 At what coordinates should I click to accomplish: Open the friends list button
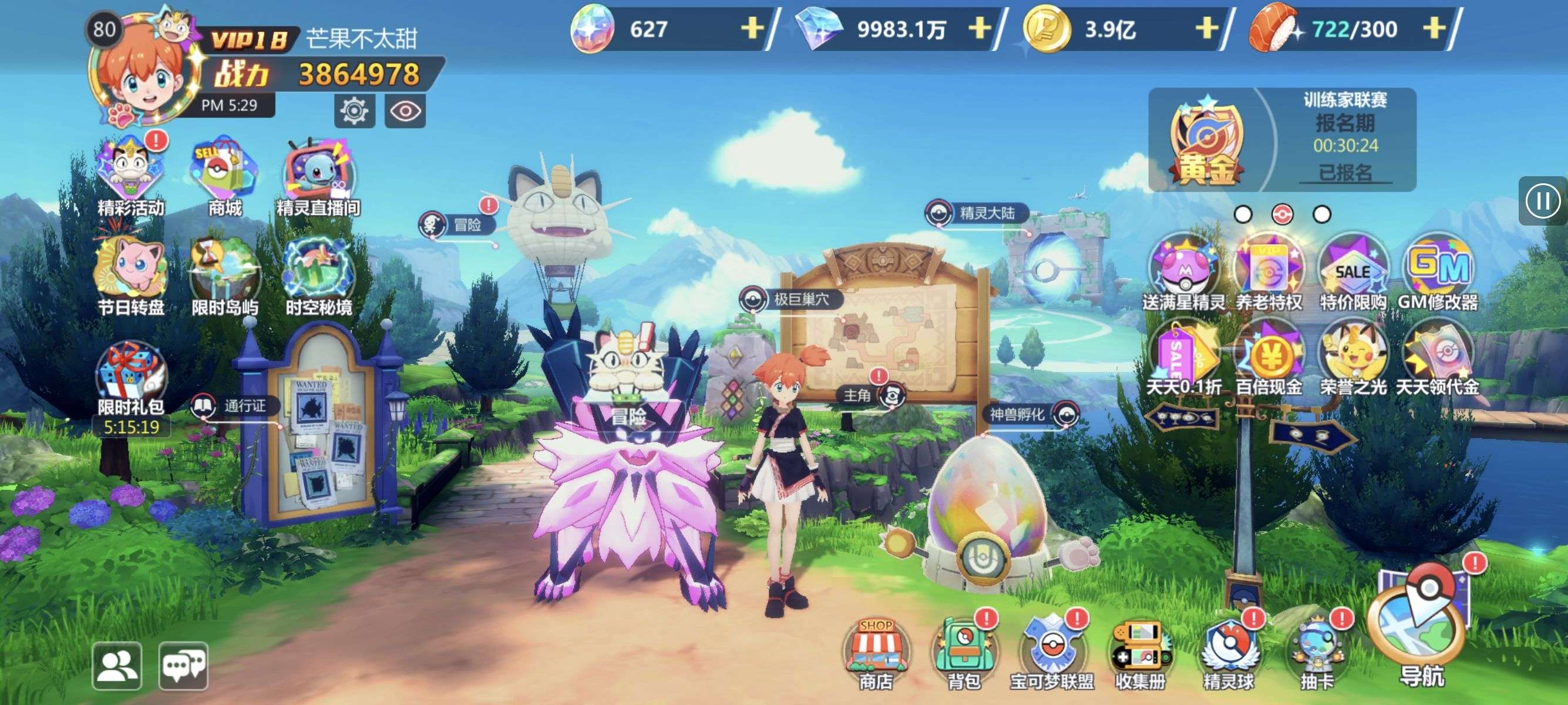tap(117, 666)
